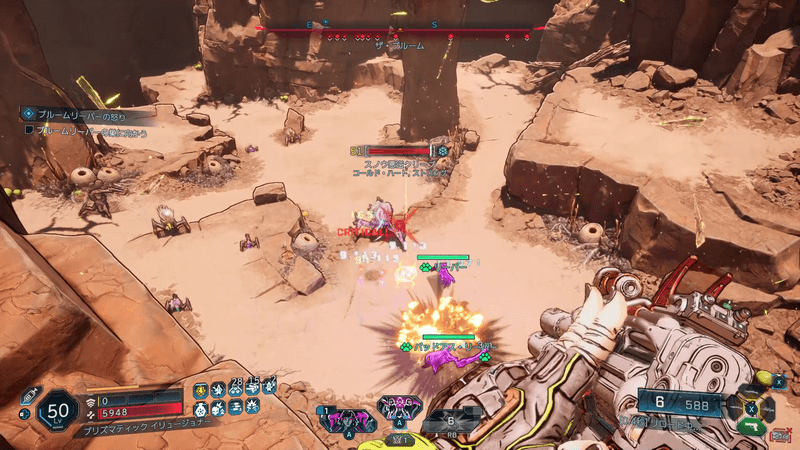Select the grenade ordnance slot showing 6
Image resolution: width=800 pixels, height=450 pixels.
(451, 421)
